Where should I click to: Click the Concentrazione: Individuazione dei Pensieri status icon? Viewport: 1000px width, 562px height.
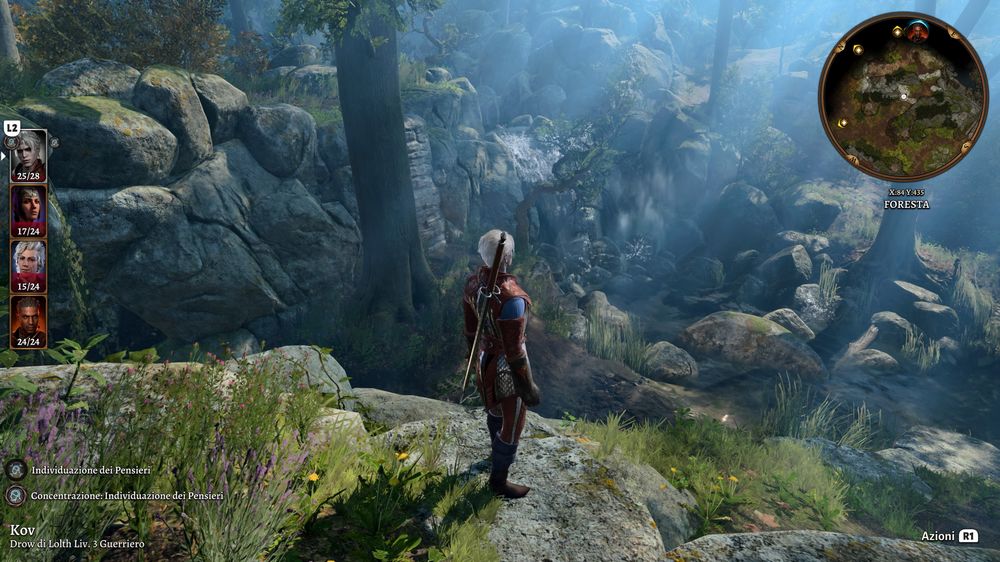tap(16, 495)
